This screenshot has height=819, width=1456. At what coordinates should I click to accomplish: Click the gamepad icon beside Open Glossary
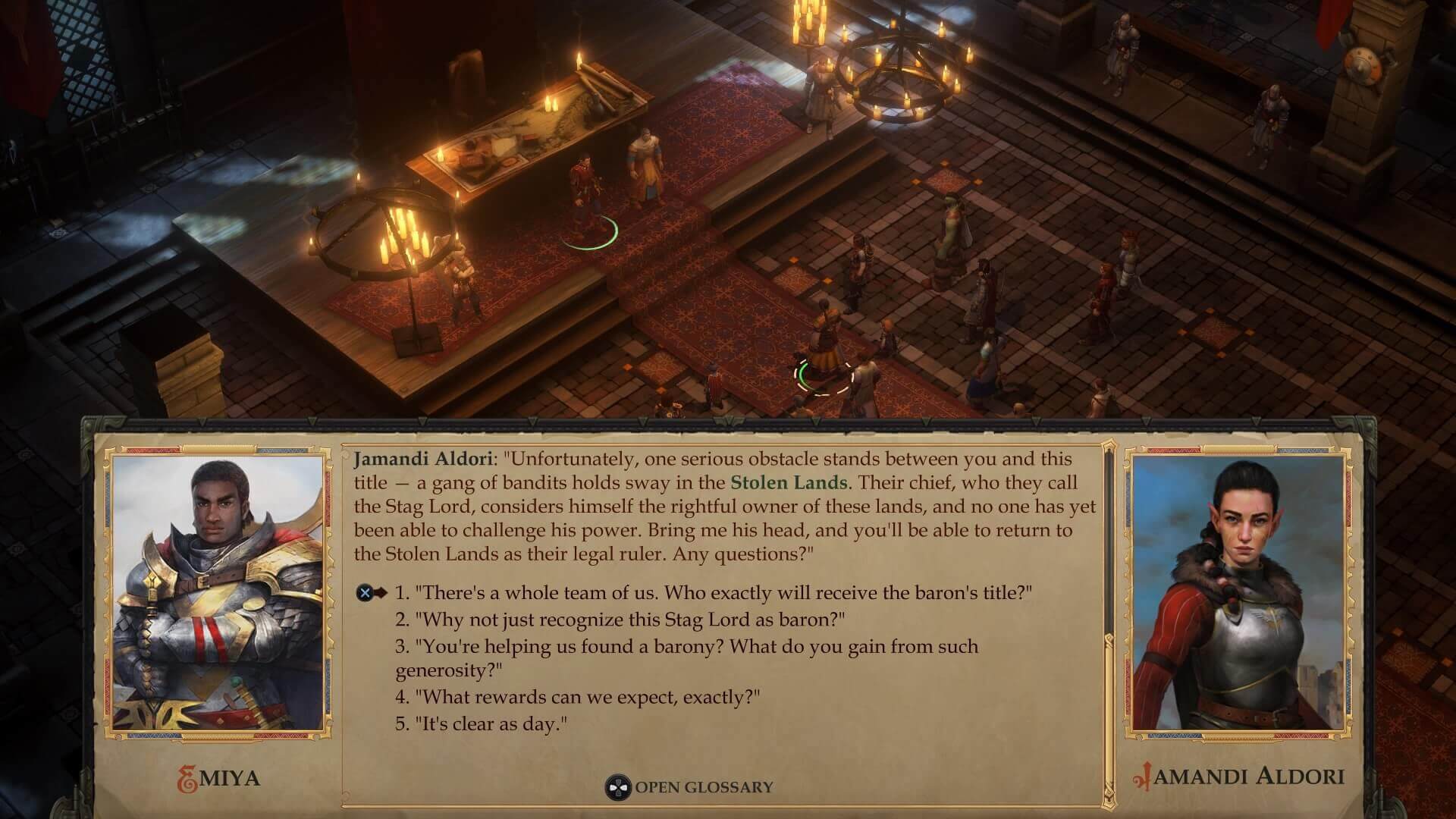pos(618,786)
